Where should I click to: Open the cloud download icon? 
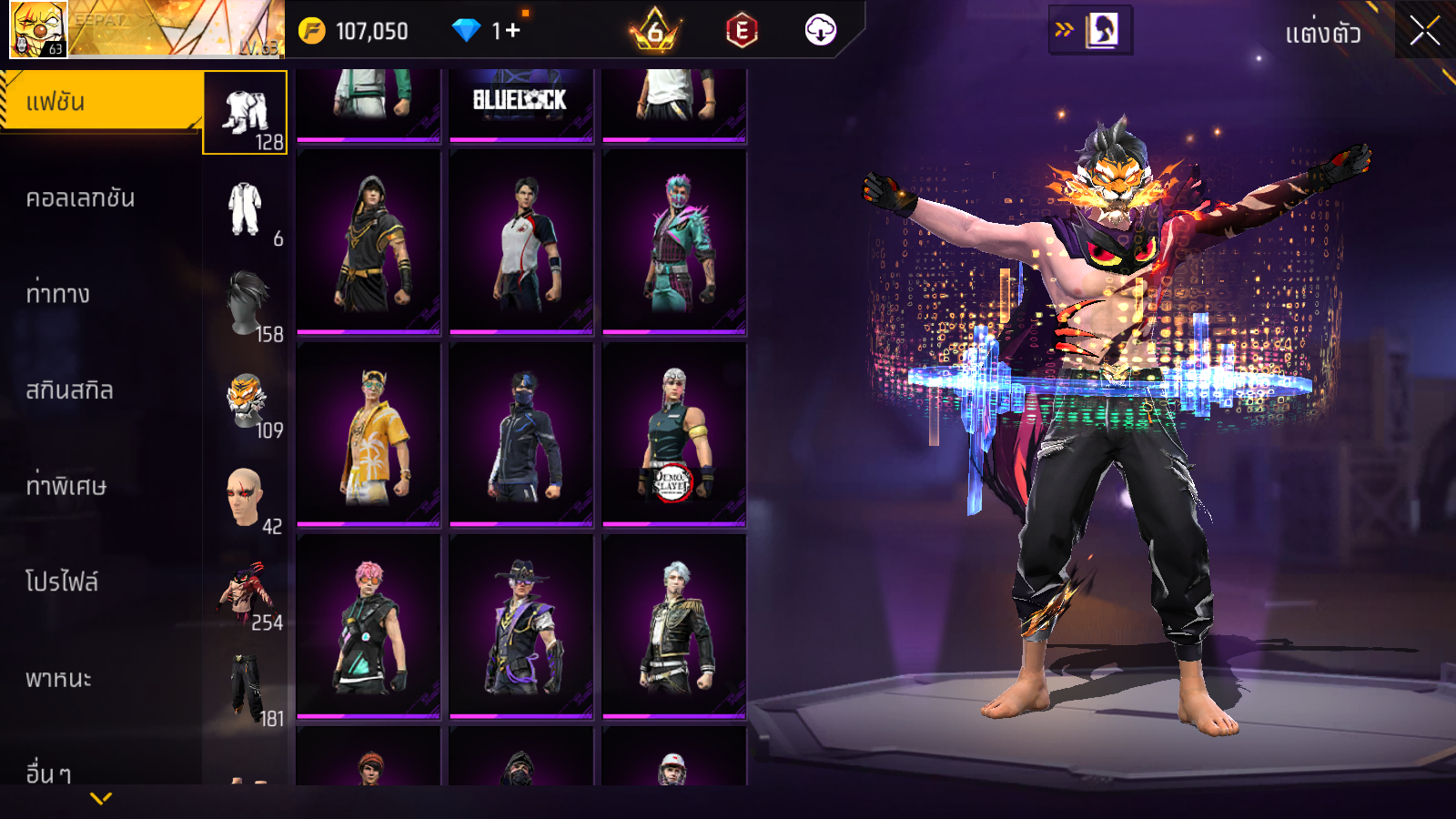coord(820,31)
